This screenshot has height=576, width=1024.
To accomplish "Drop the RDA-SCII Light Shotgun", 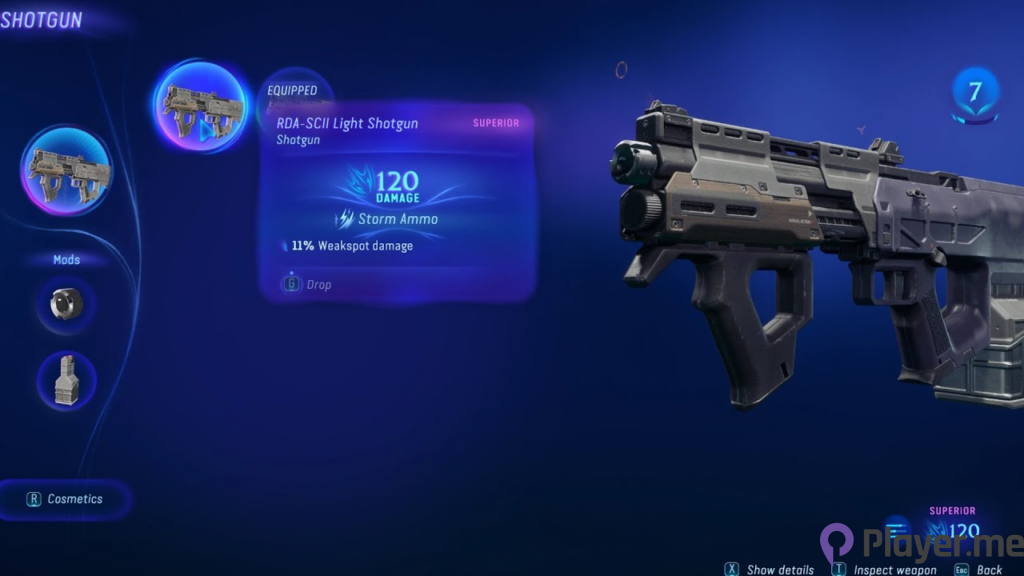I will click(309, 285).
